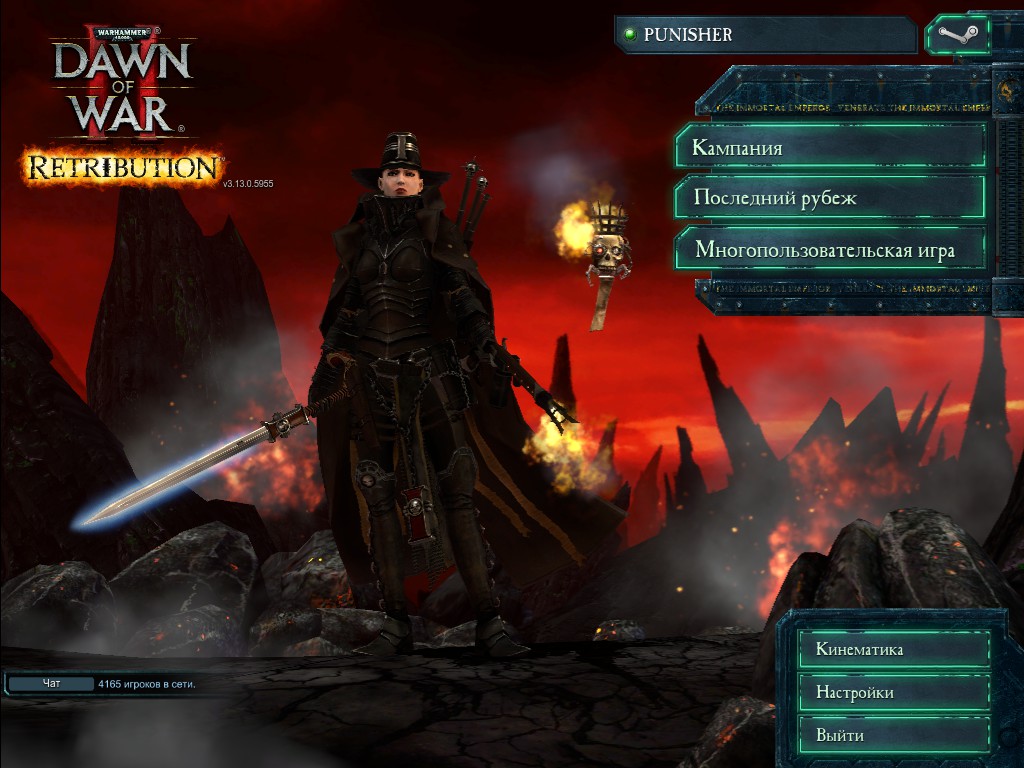Viewport: 1024px width, 768px height.
Task: Select Последний рубеж mode
Action: pos(830,198)
